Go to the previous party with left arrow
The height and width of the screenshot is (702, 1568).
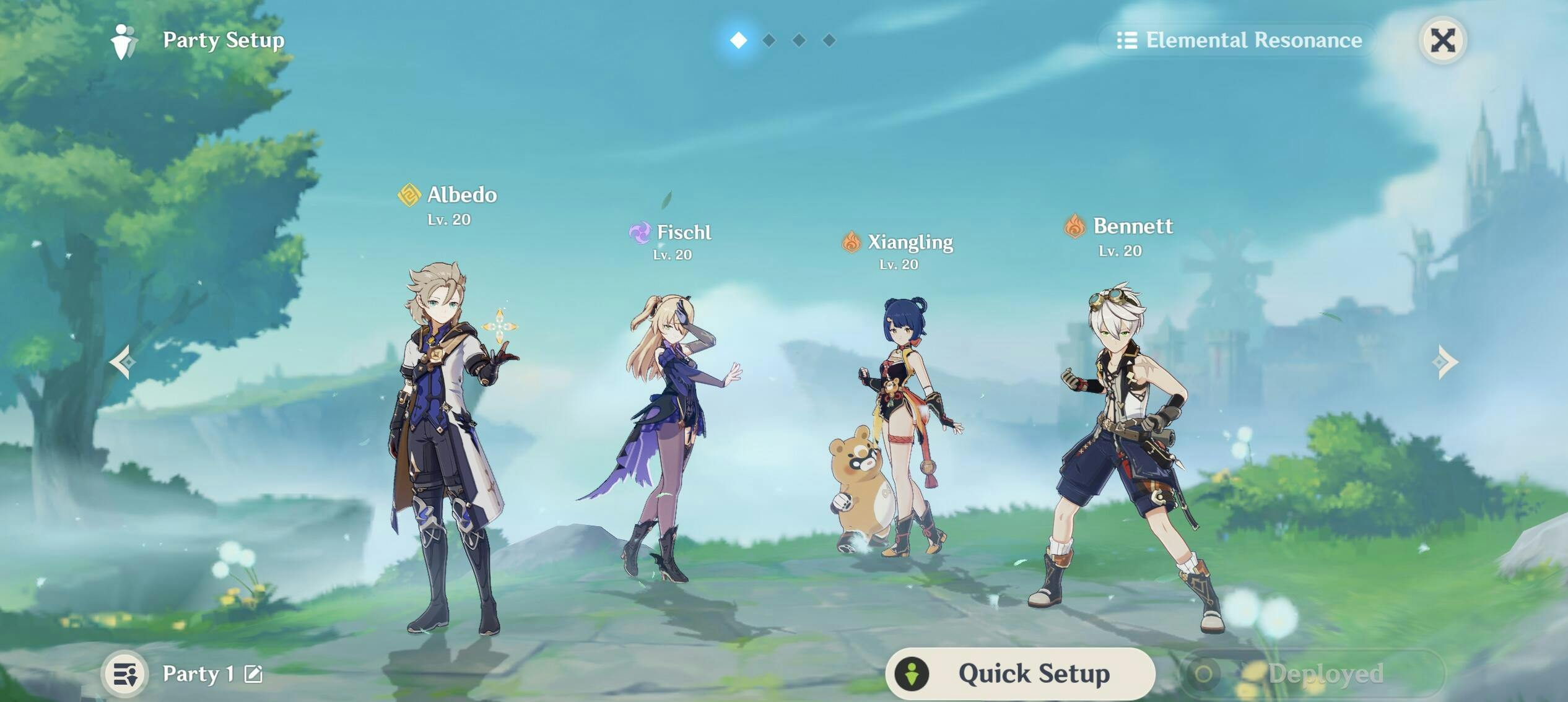123,362
